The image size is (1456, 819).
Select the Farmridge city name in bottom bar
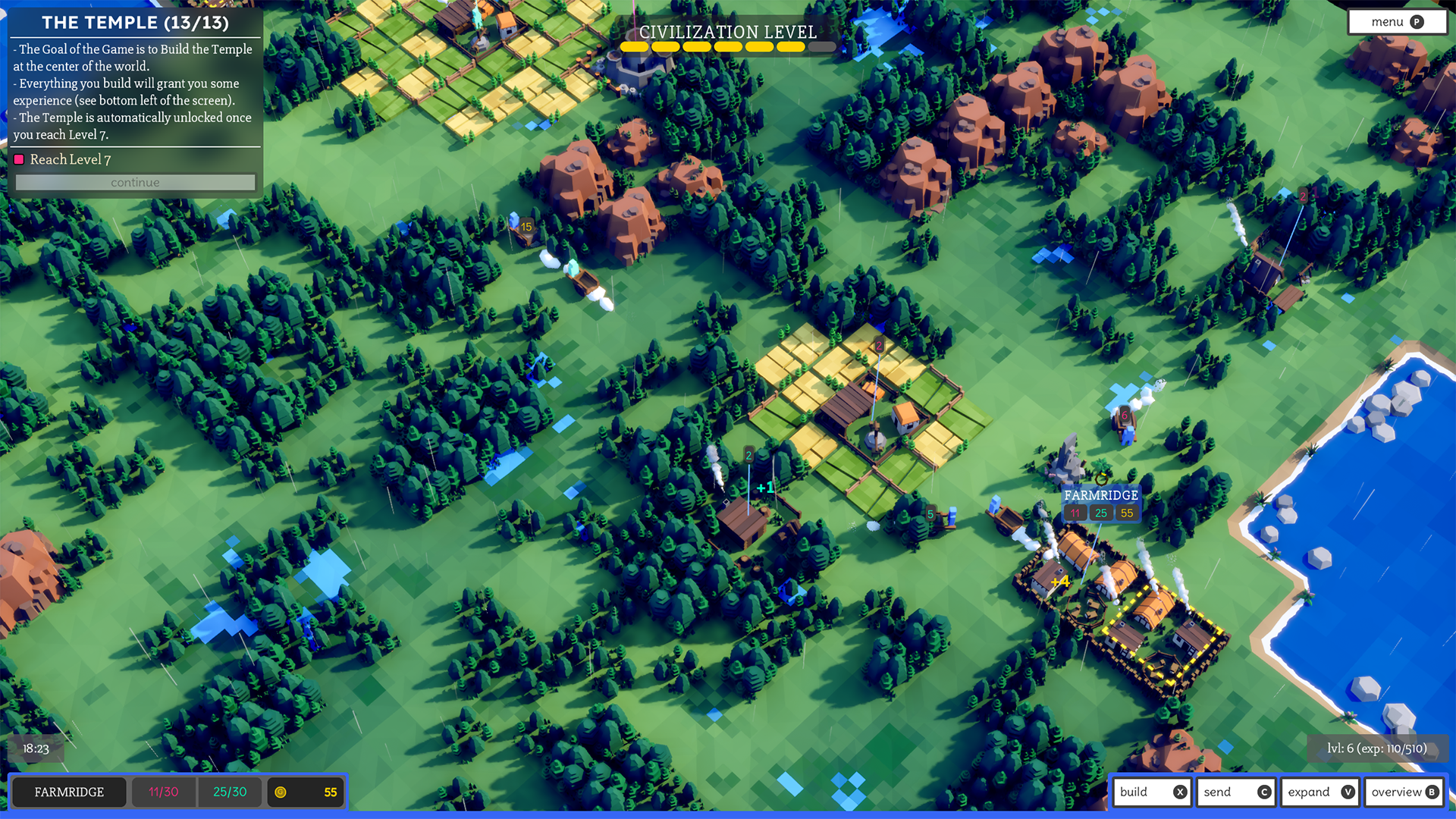[x=69, y=792]
